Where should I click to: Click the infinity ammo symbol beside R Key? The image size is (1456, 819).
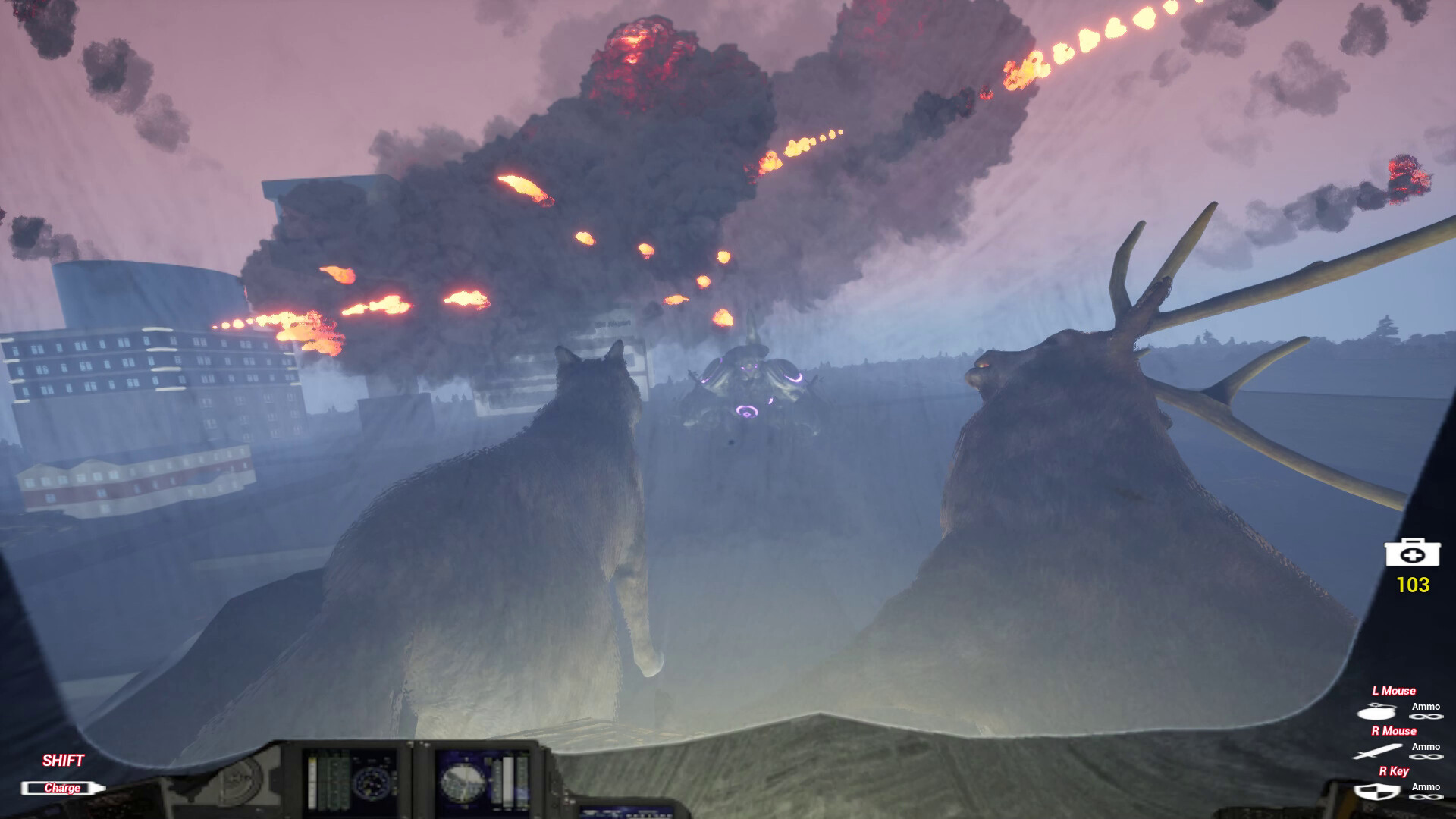click(x=1426, y=797)
